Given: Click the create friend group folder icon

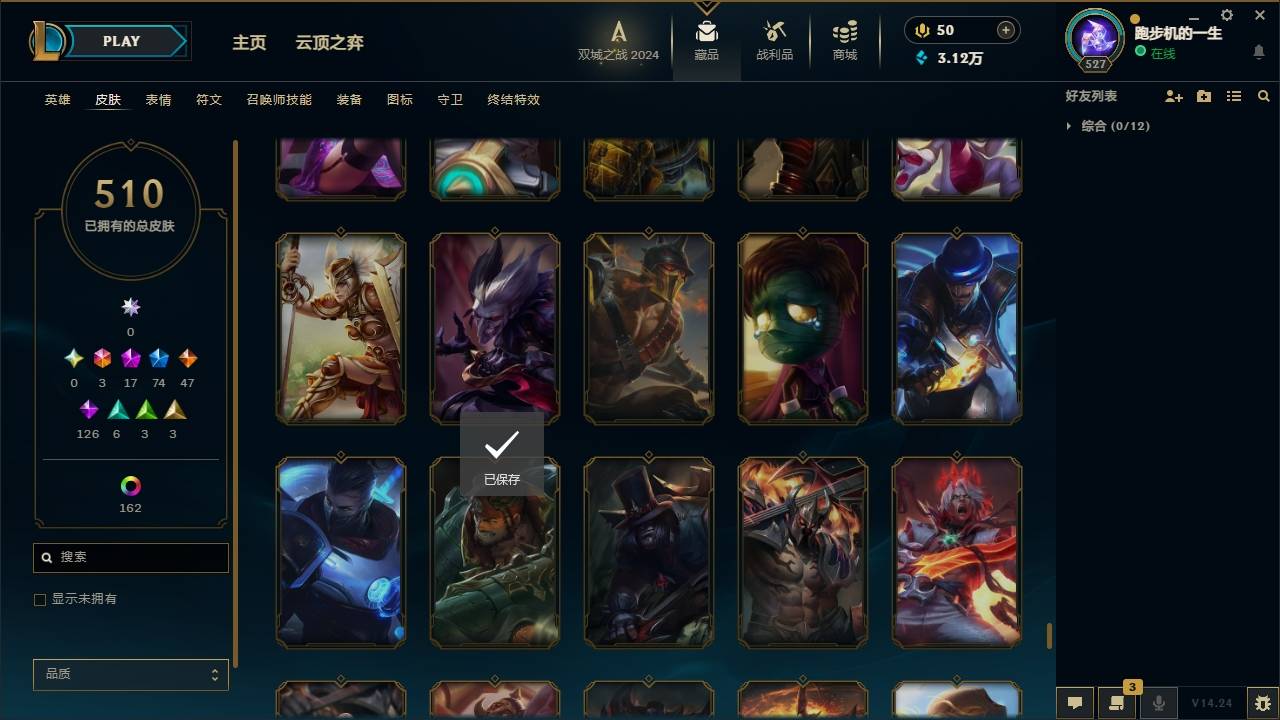Looking at the screenshot, I should coord(1203,96).
